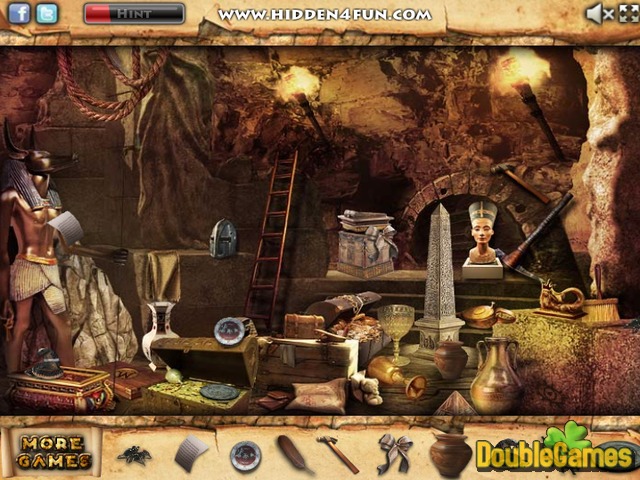Select the small dark bug in the item bar
Viewport: 640px width, 480px height.
tap(133, 455)
